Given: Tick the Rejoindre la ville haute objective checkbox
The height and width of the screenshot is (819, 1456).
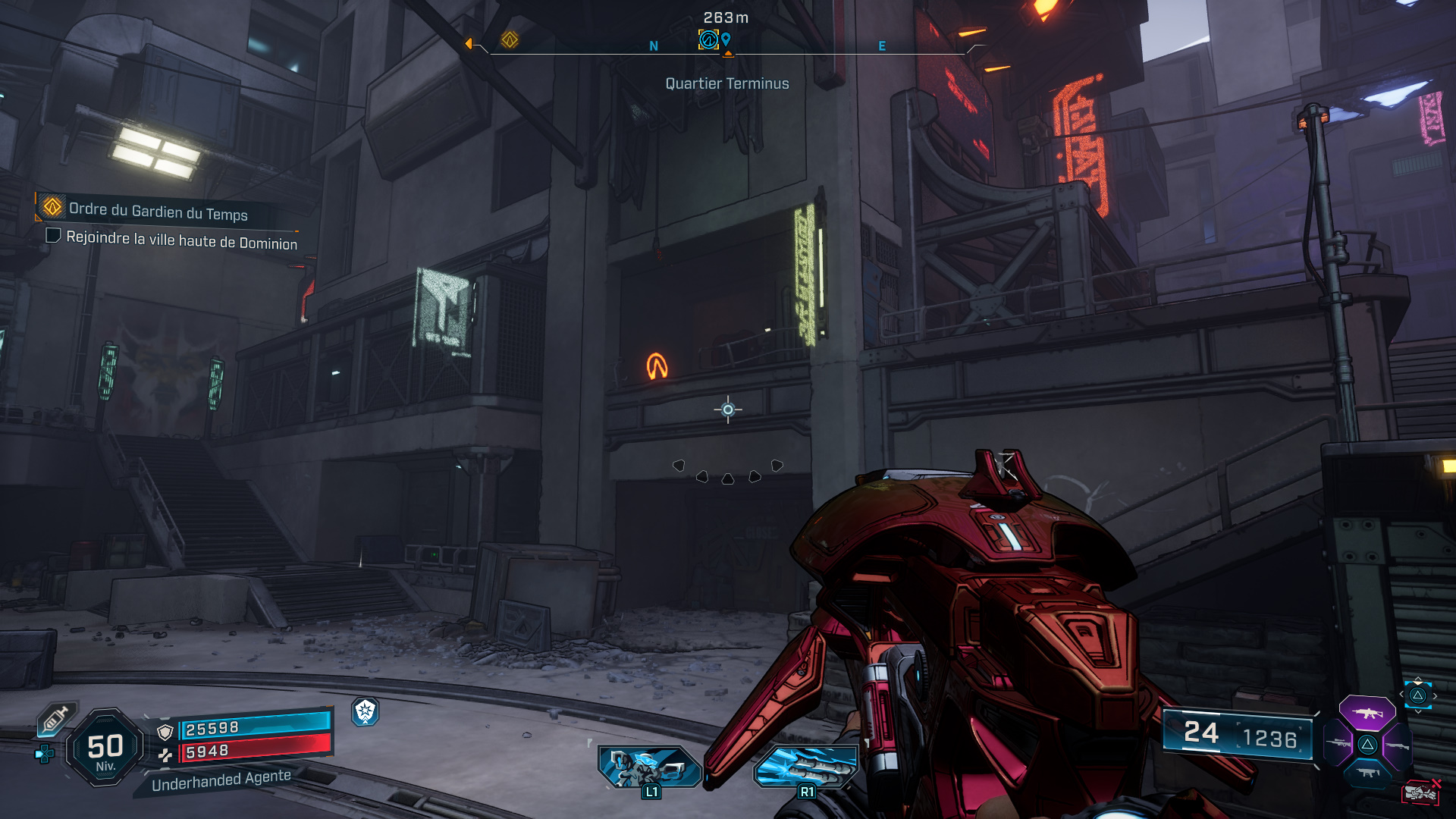Looking at the screenshot, I should 53,236.
